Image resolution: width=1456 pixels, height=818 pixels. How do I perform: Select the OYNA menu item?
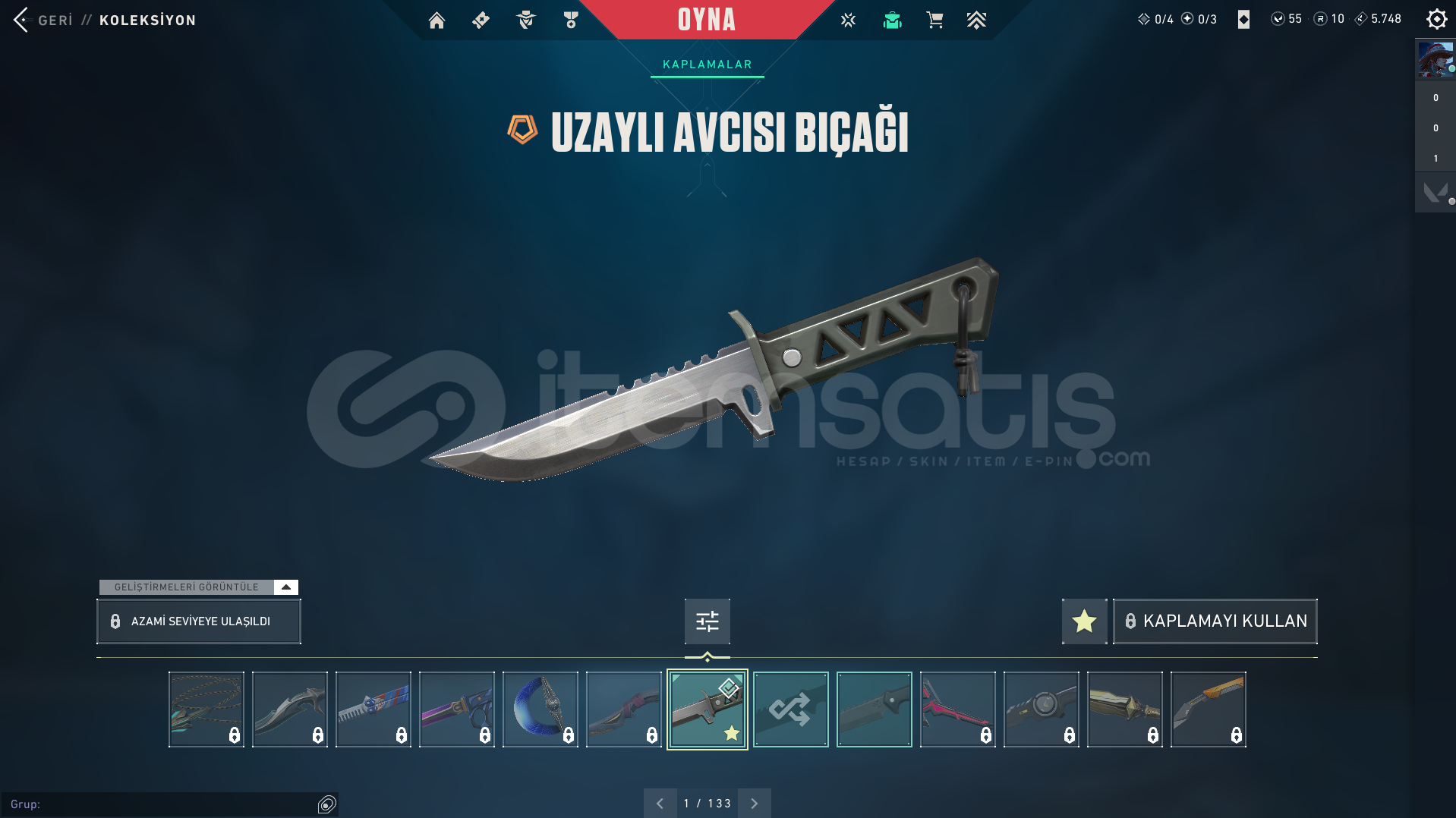click(707, 20)
